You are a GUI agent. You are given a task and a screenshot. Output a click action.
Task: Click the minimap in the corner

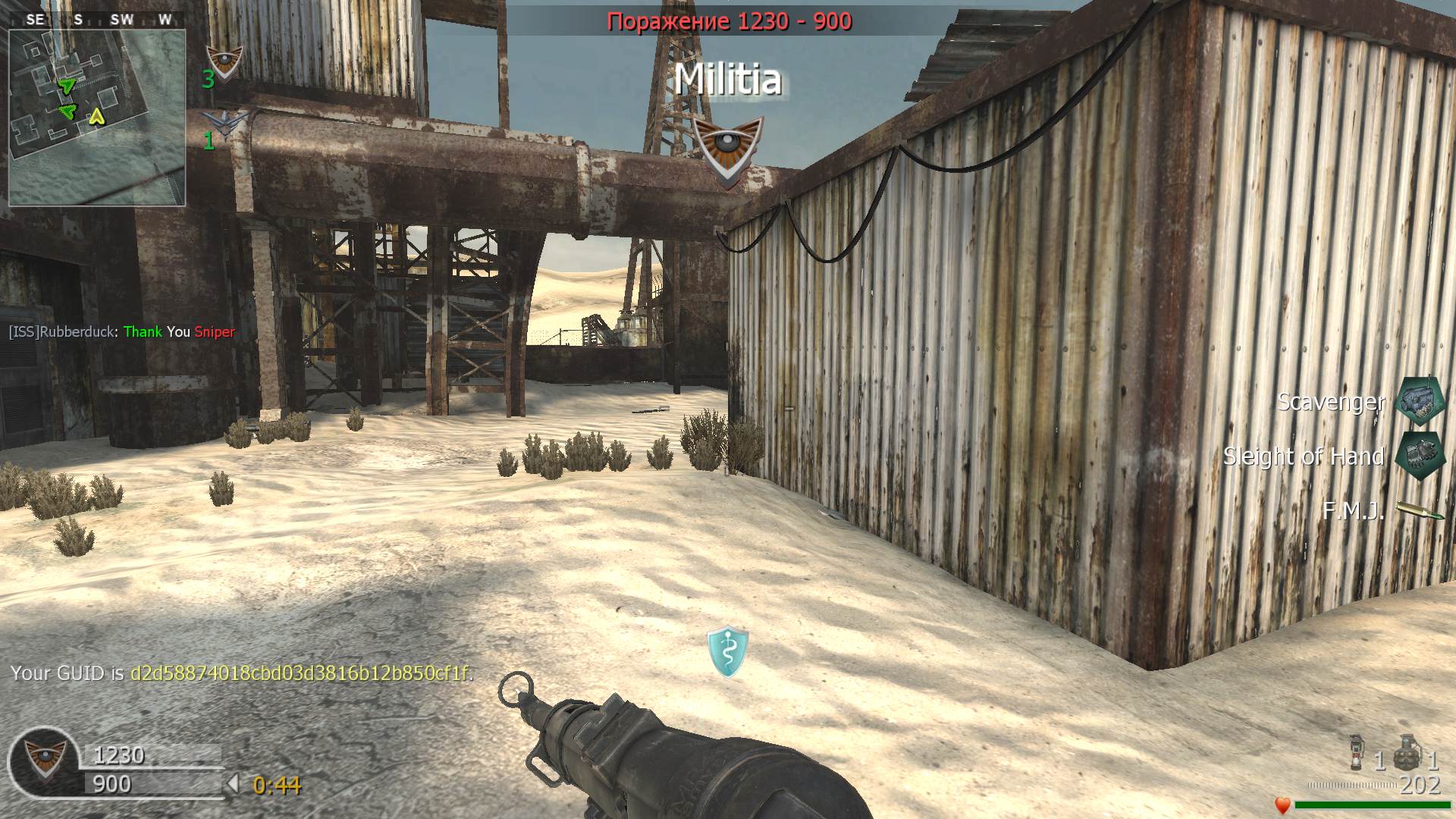pos(97,118)
